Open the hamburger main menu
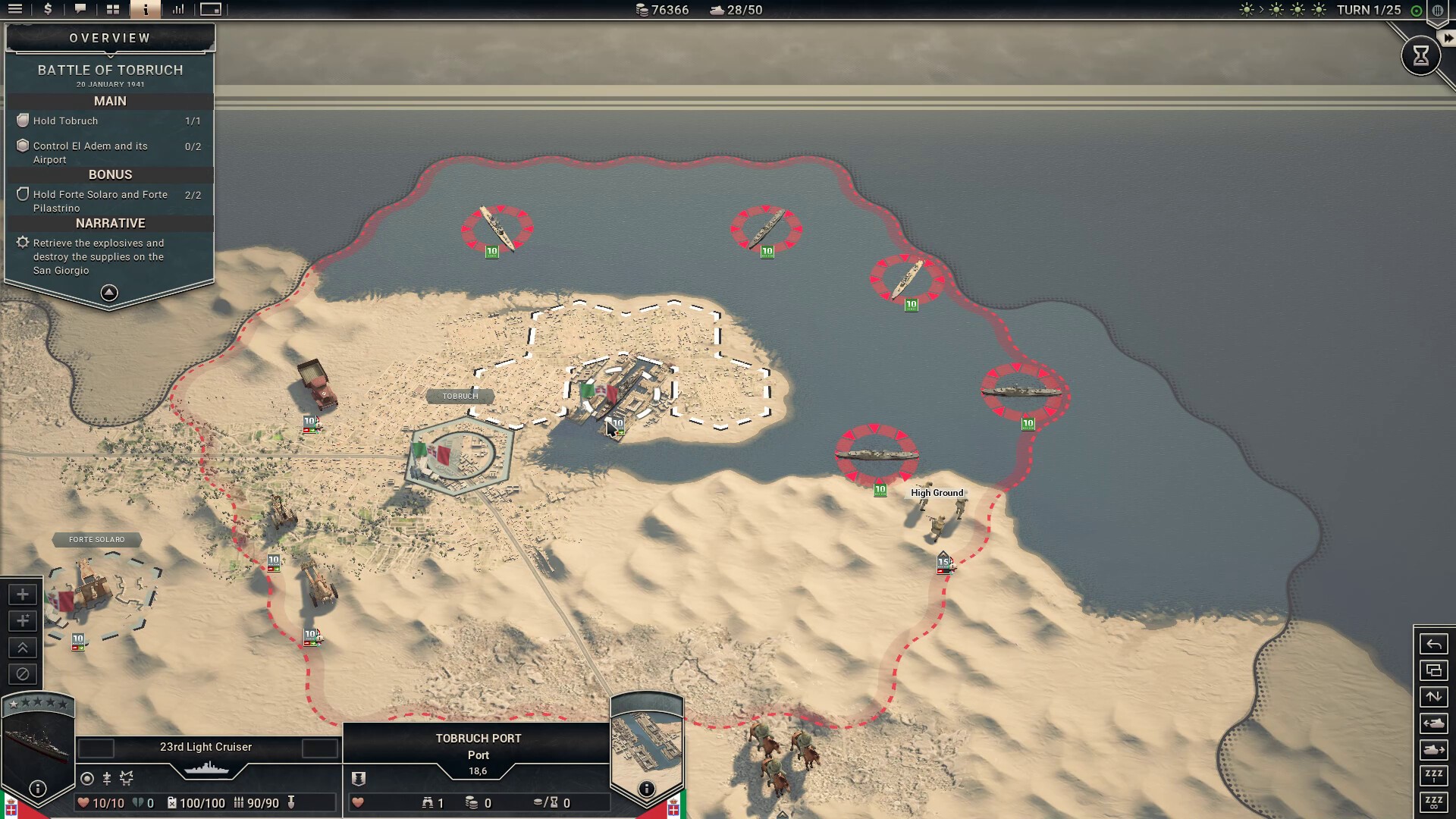This screenshot has height=819, width=1456. (15, 10)
